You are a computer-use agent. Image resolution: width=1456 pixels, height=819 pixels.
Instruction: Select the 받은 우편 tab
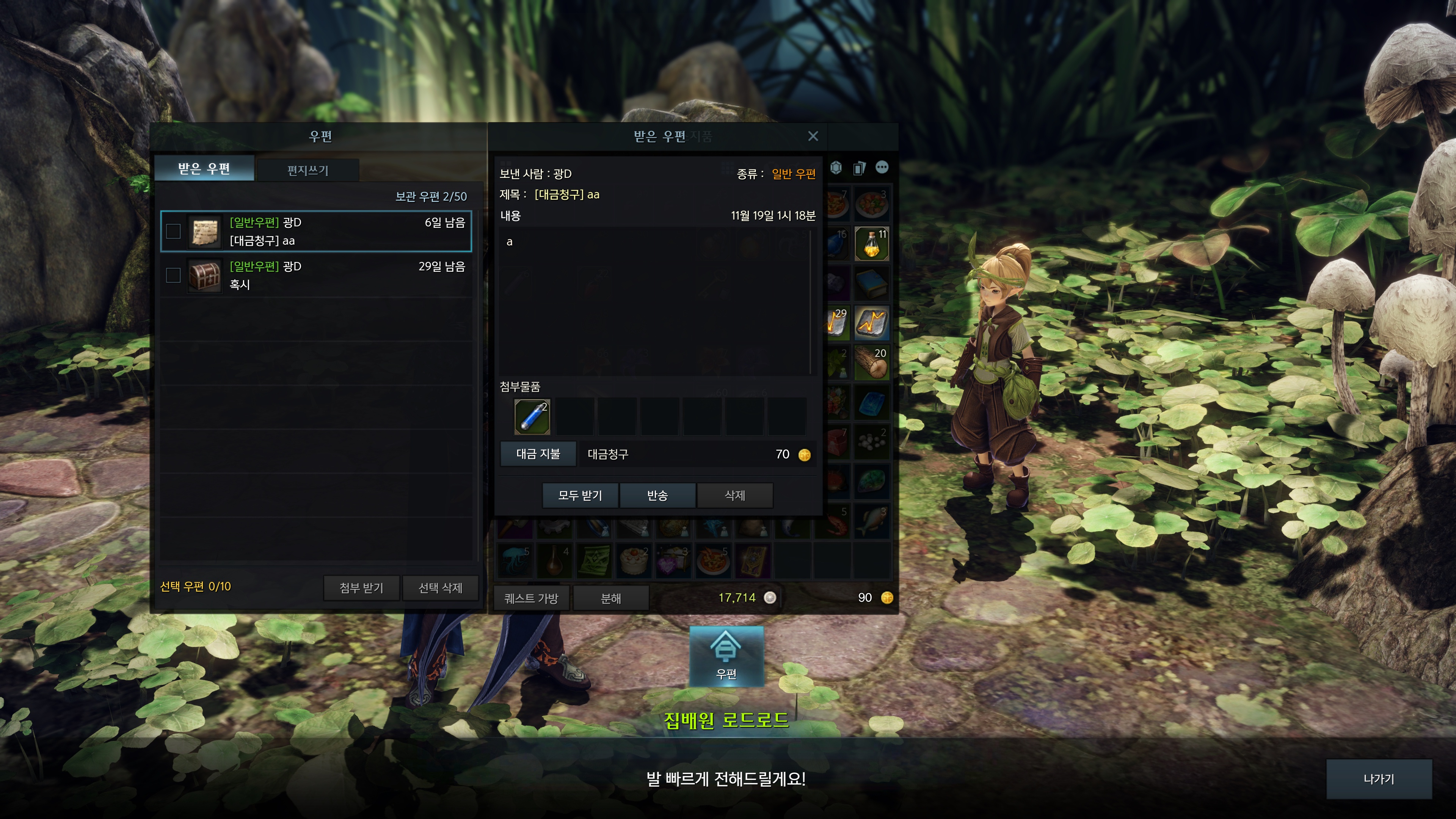pos(204,168)
